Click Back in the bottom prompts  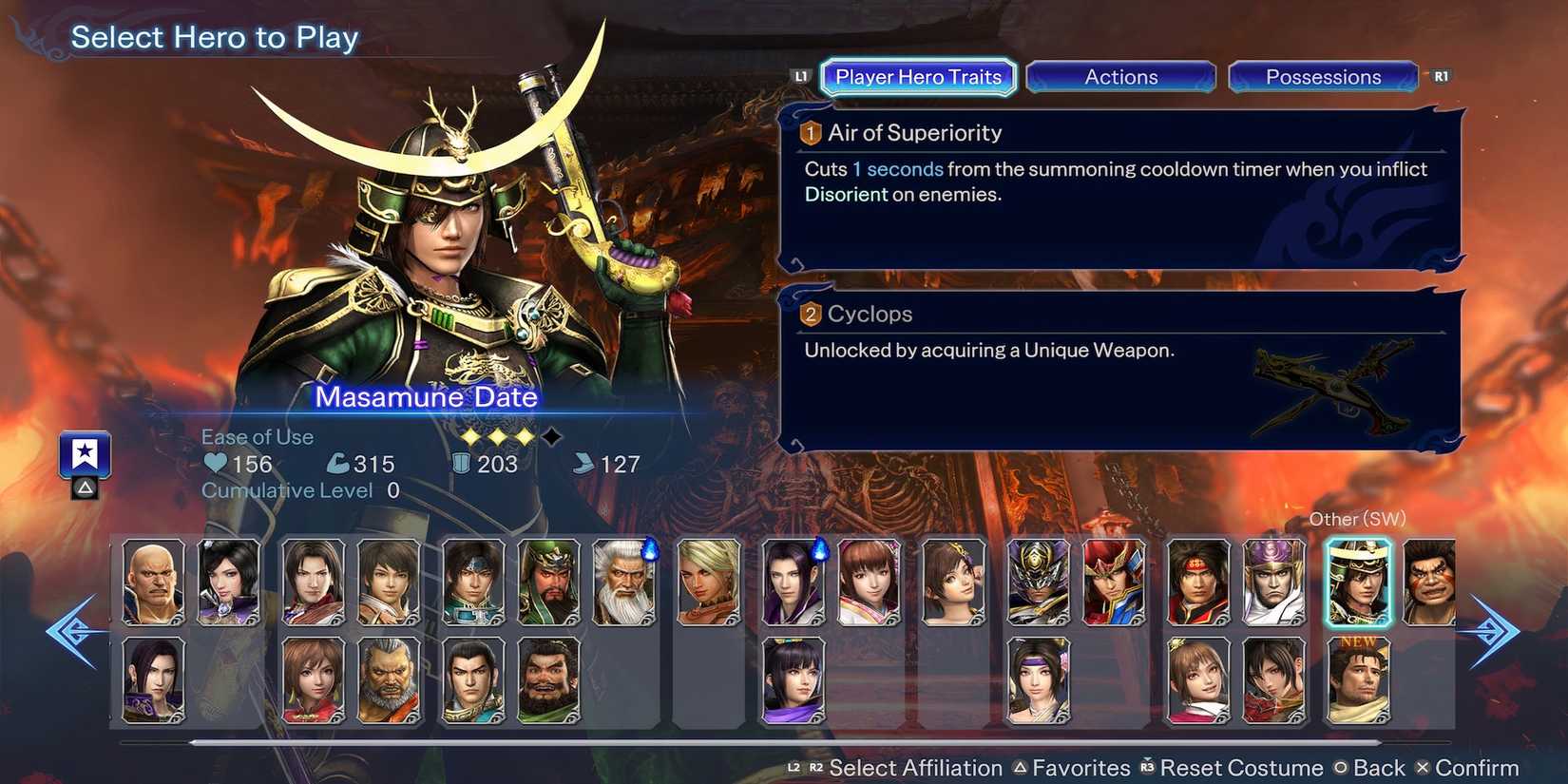pos(1377,768)
